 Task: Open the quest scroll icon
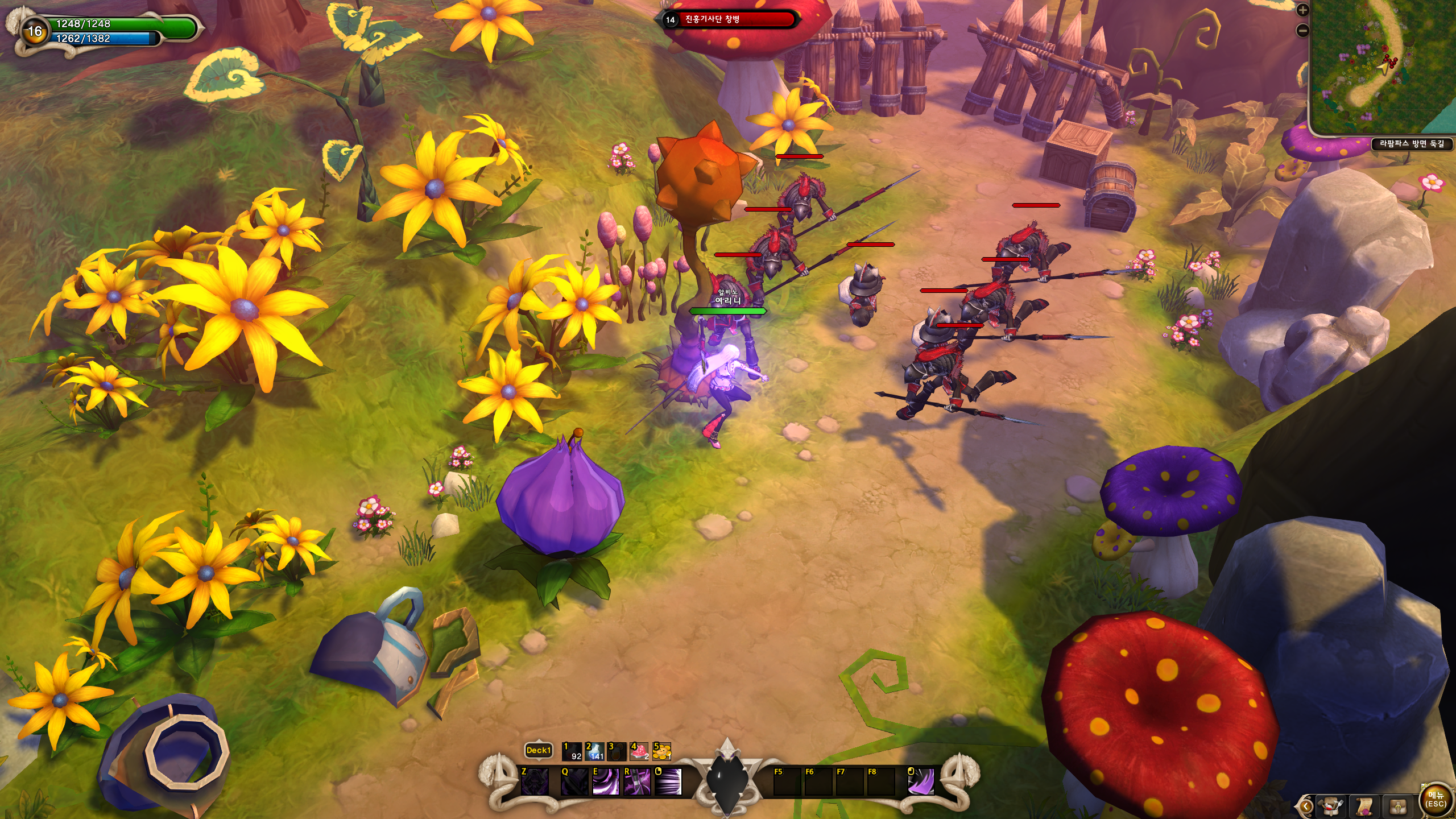(1364, 806)
